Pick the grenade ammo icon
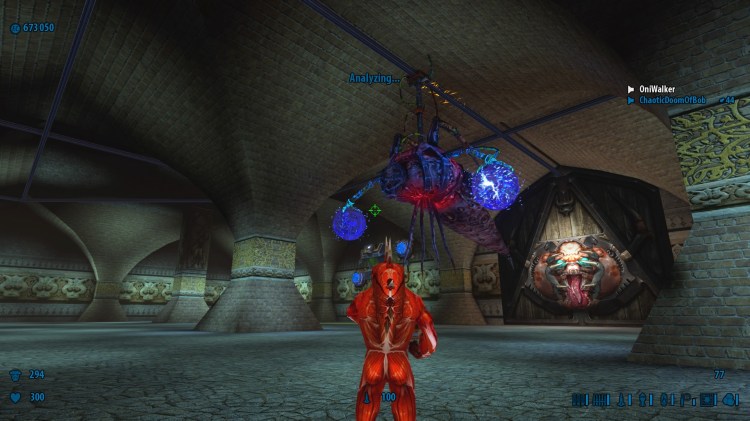This screenshot has width=750, height=421. tap(641, 400)
